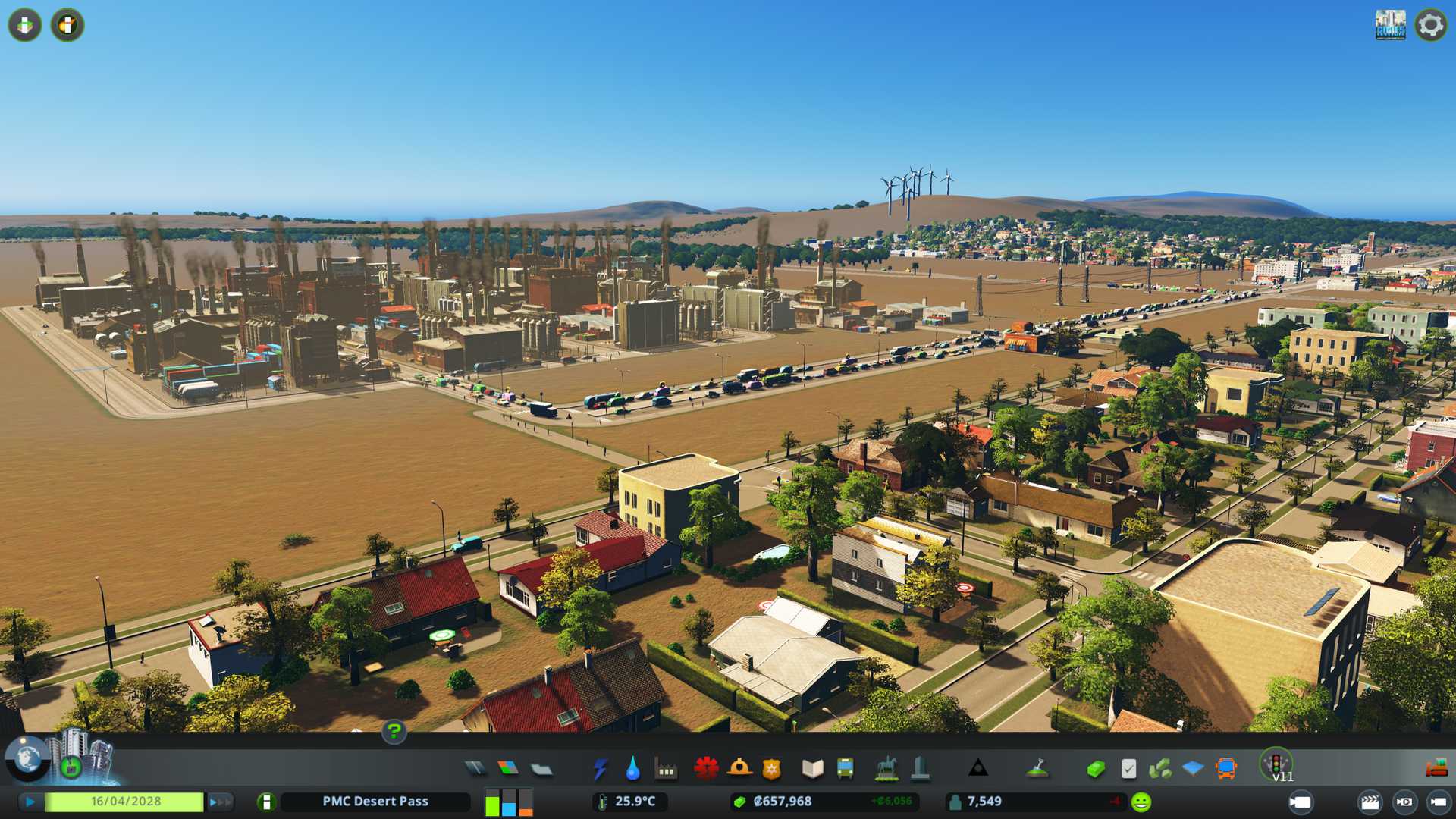Change the simulation speed arrows
The image size is (1456, 819).
coord(219,802)
